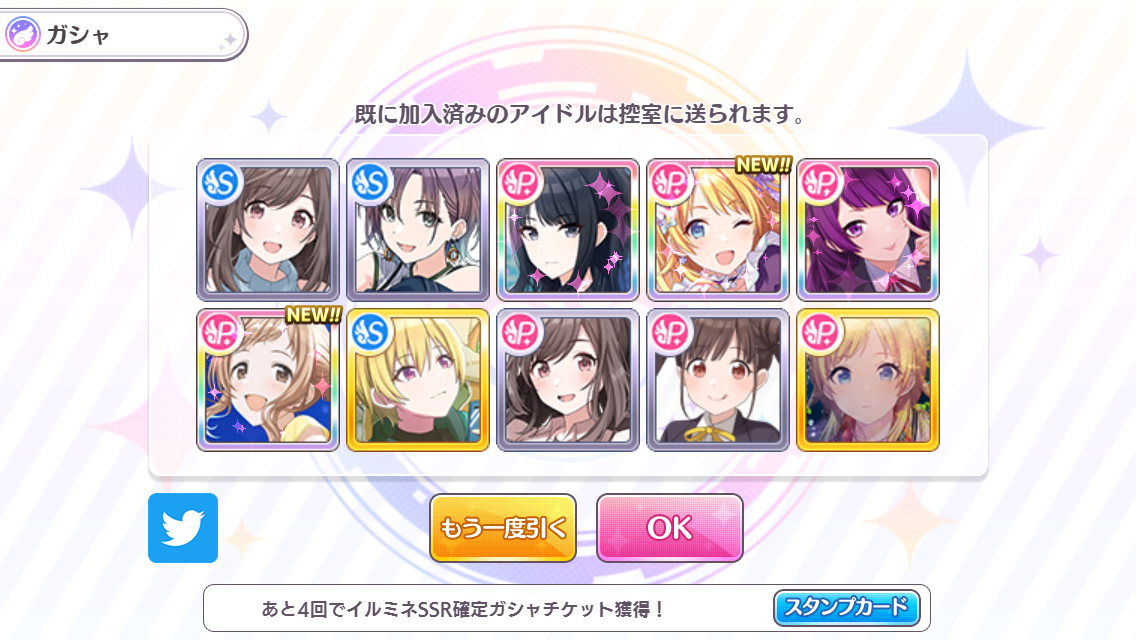View the NEW light-brown-haired idol card

(x=268, y=380)
